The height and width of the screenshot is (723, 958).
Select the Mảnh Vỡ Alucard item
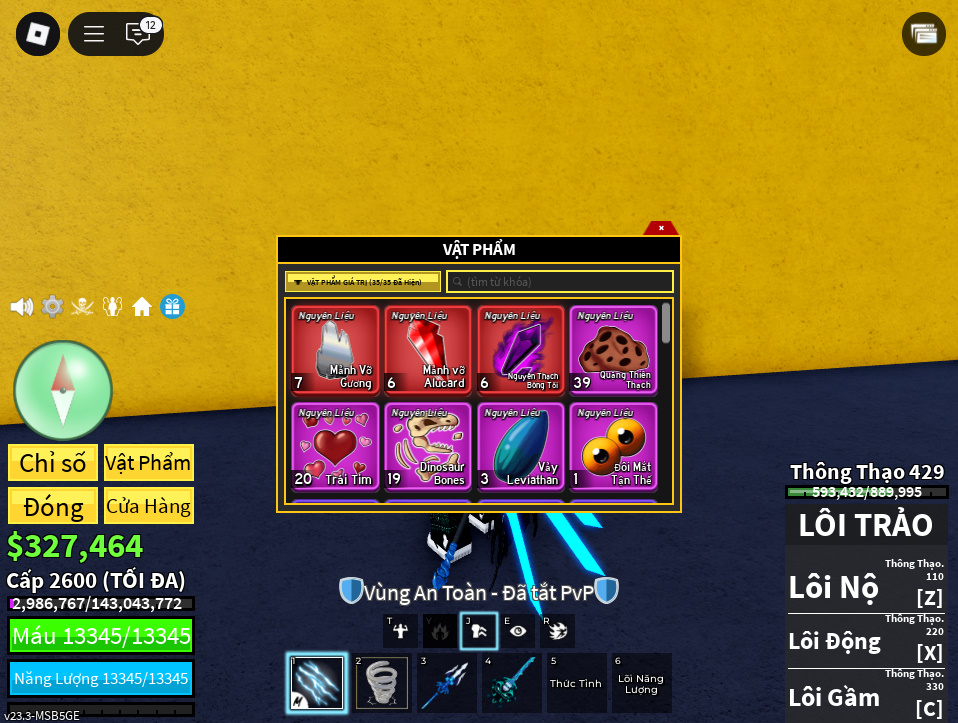coord(428,350)
